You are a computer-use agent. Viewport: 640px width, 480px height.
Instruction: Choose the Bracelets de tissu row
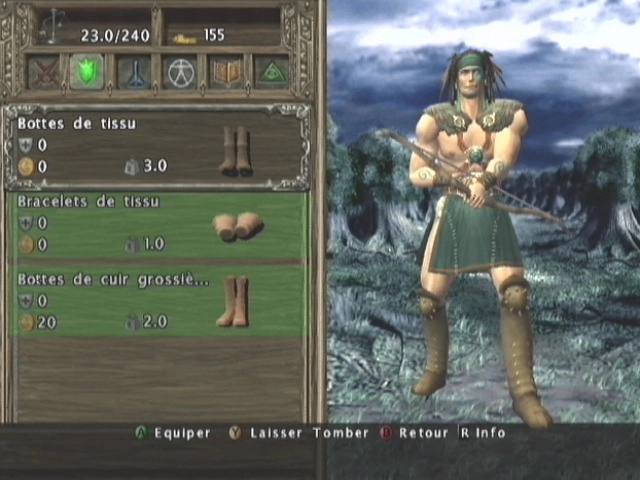point(157,224)
